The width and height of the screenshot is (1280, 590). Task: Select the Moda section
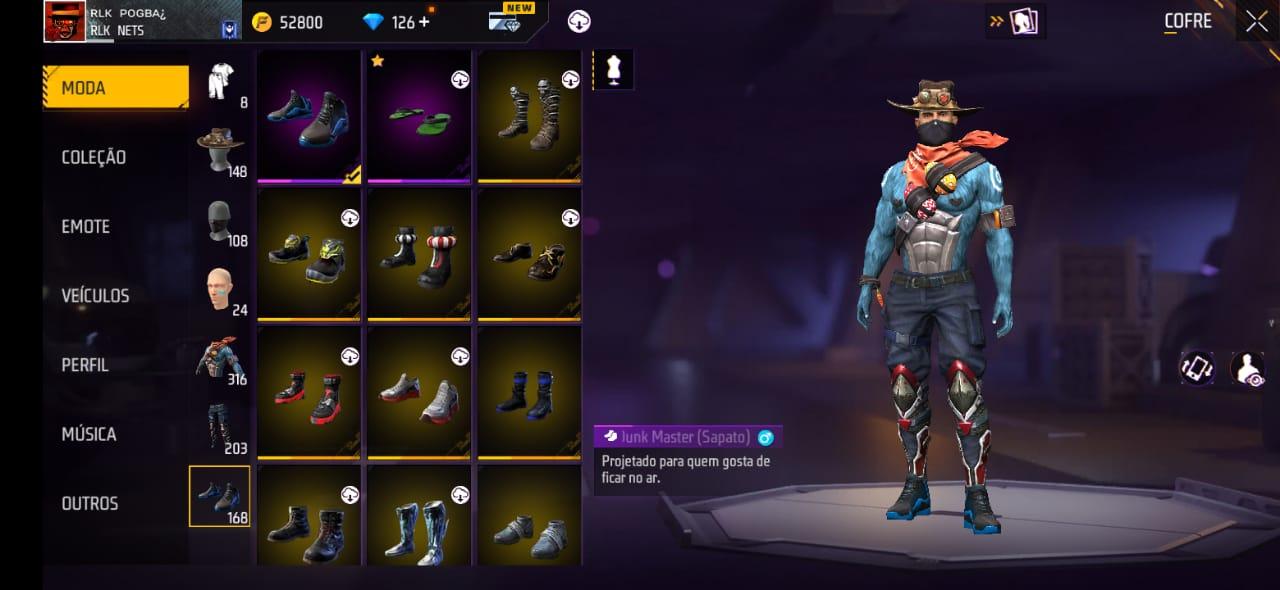[x=115, y=88]
